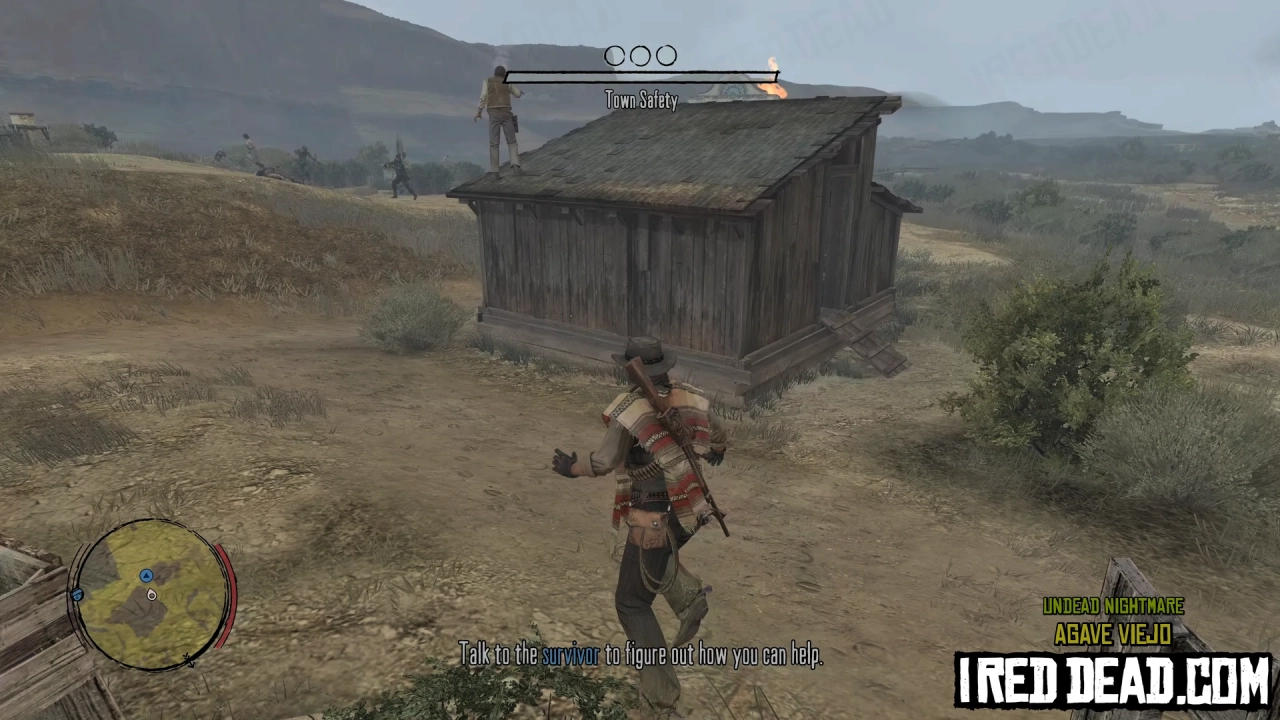The width and height of the screenshot is (1280, 720).
Task: Click the blue triangle ally blip in the minimap
Action: 146,576
